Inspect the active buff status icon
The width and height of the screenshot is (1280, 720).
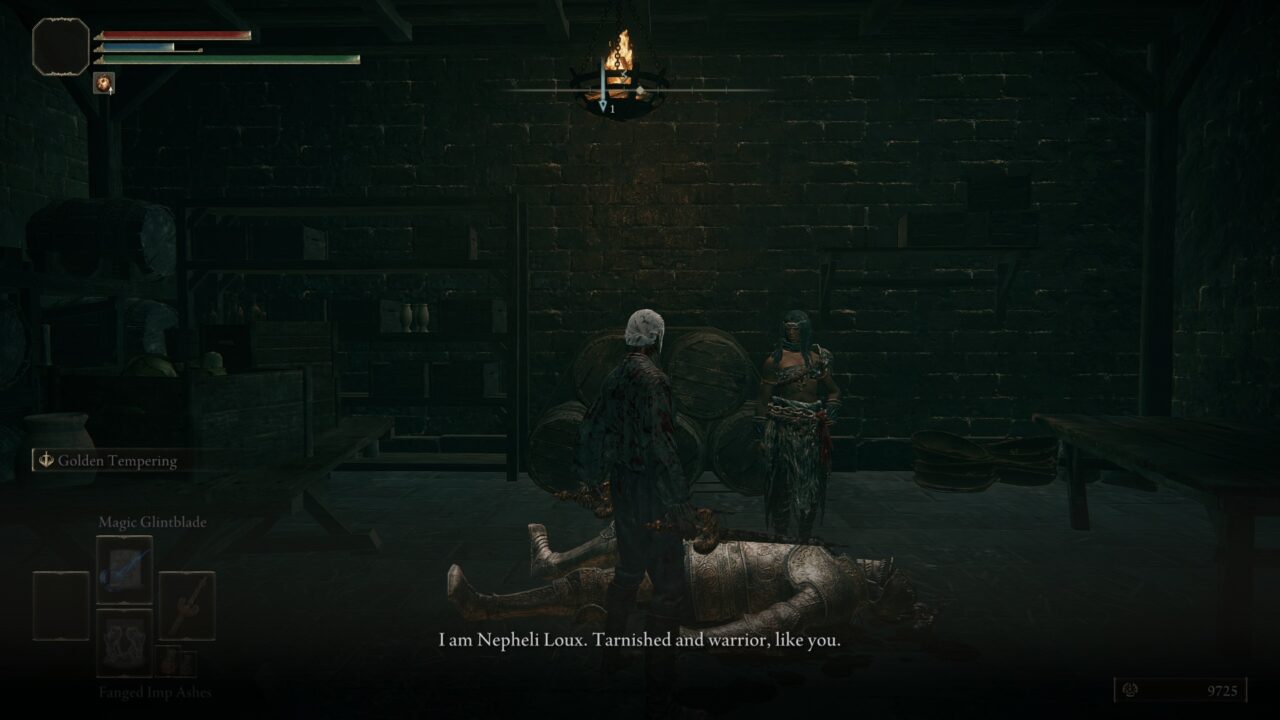tap(103, 83)
